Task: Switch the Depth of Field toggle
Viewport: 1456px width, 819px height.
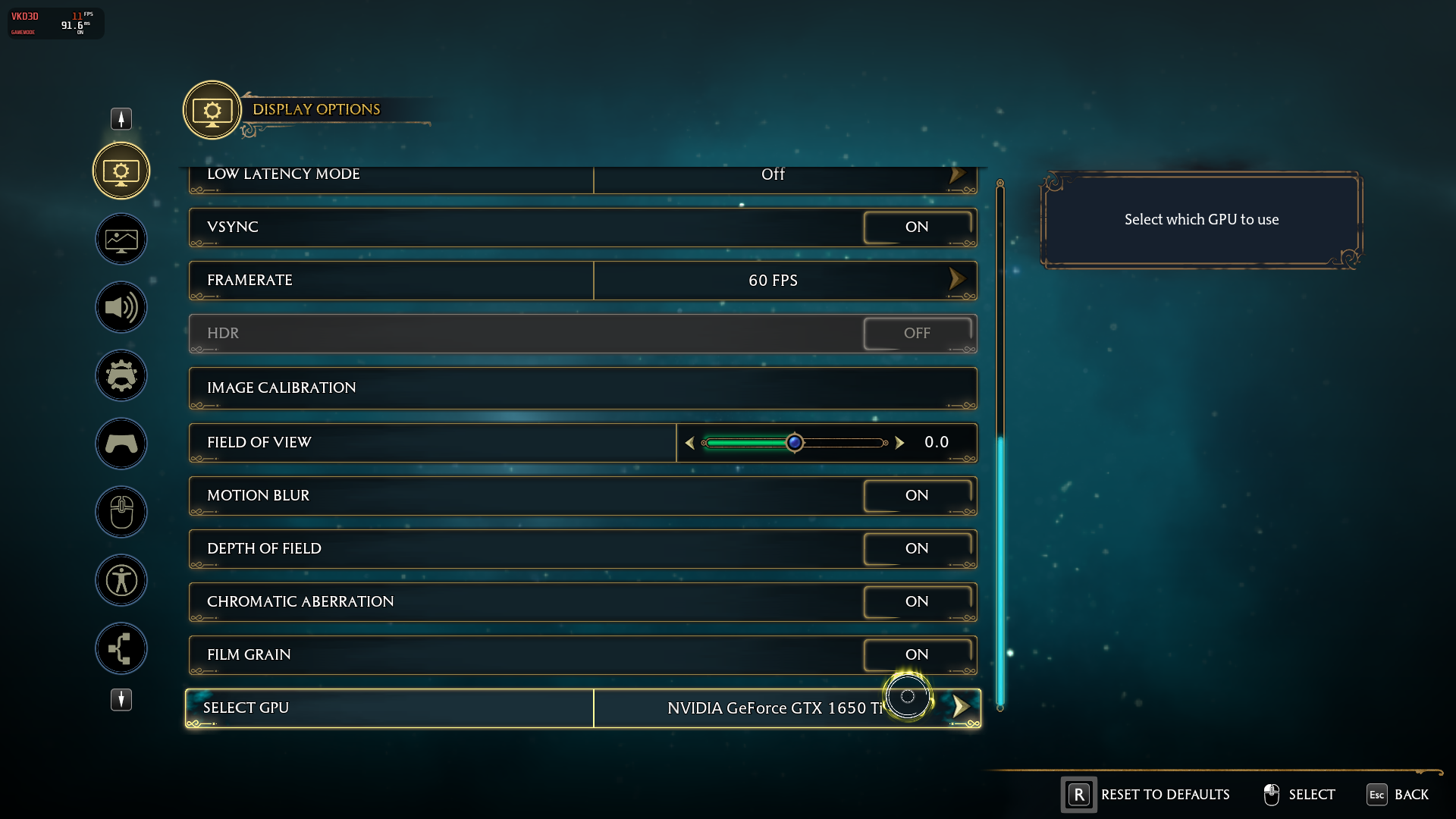Action: (x=917, y=549)
